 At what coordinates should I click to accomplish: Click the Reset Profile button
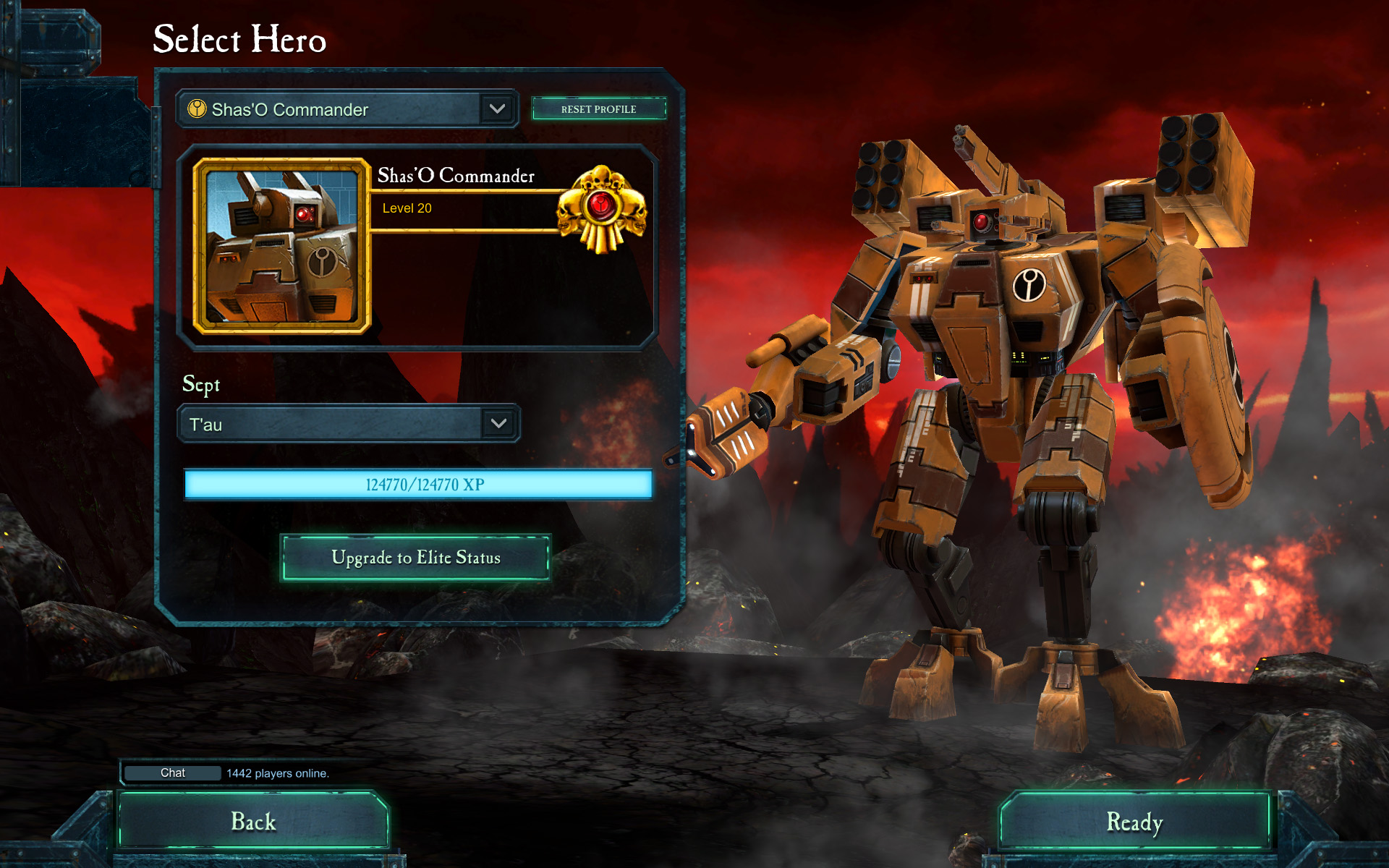[598, 109]
